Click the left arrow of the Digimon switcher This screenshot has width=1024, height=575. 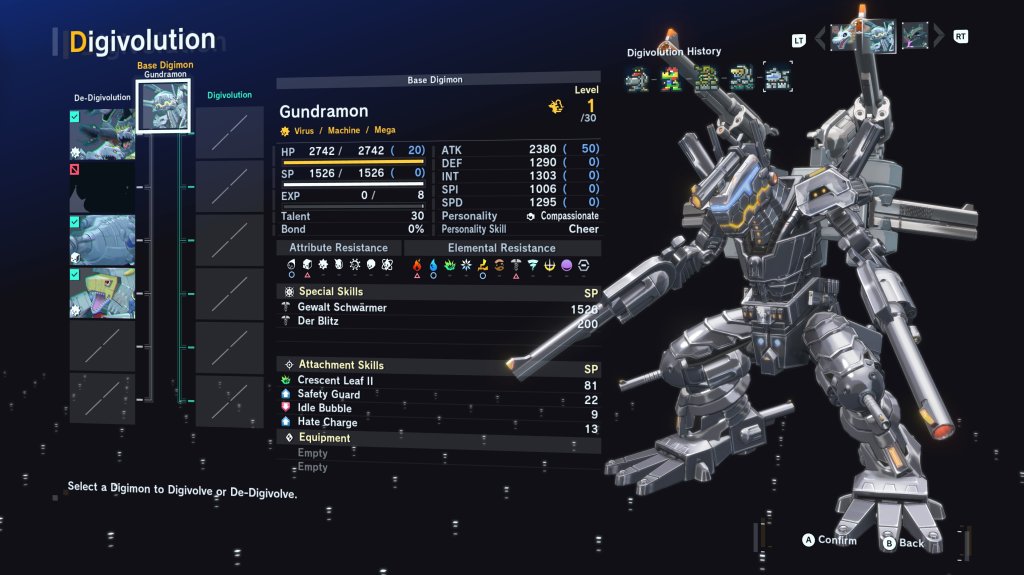click(821, 38)
